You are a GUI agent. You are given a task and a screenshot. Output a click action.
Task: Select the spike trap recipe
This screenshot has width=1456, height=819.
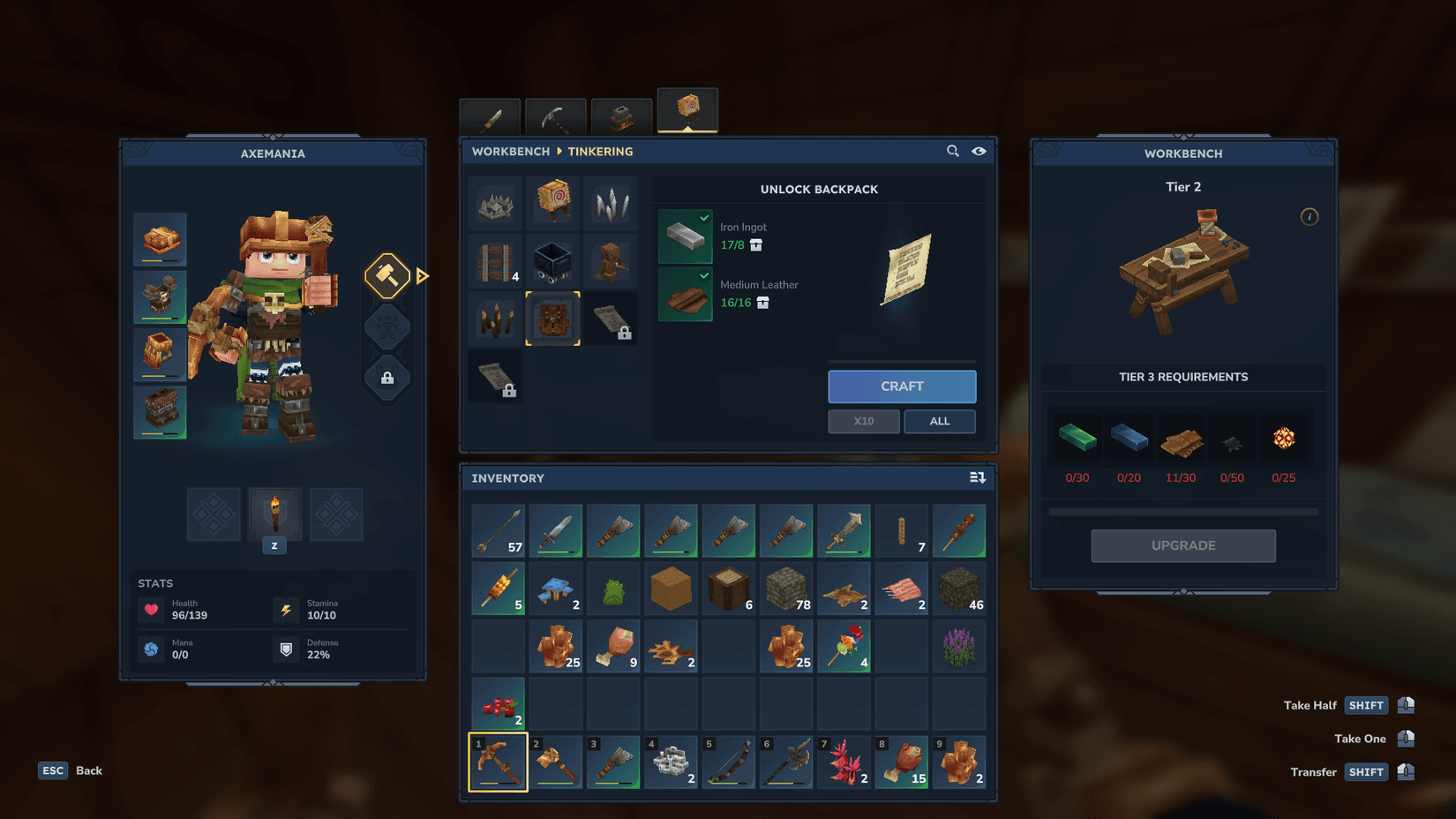pyautogui.click(x=495, y=203)
